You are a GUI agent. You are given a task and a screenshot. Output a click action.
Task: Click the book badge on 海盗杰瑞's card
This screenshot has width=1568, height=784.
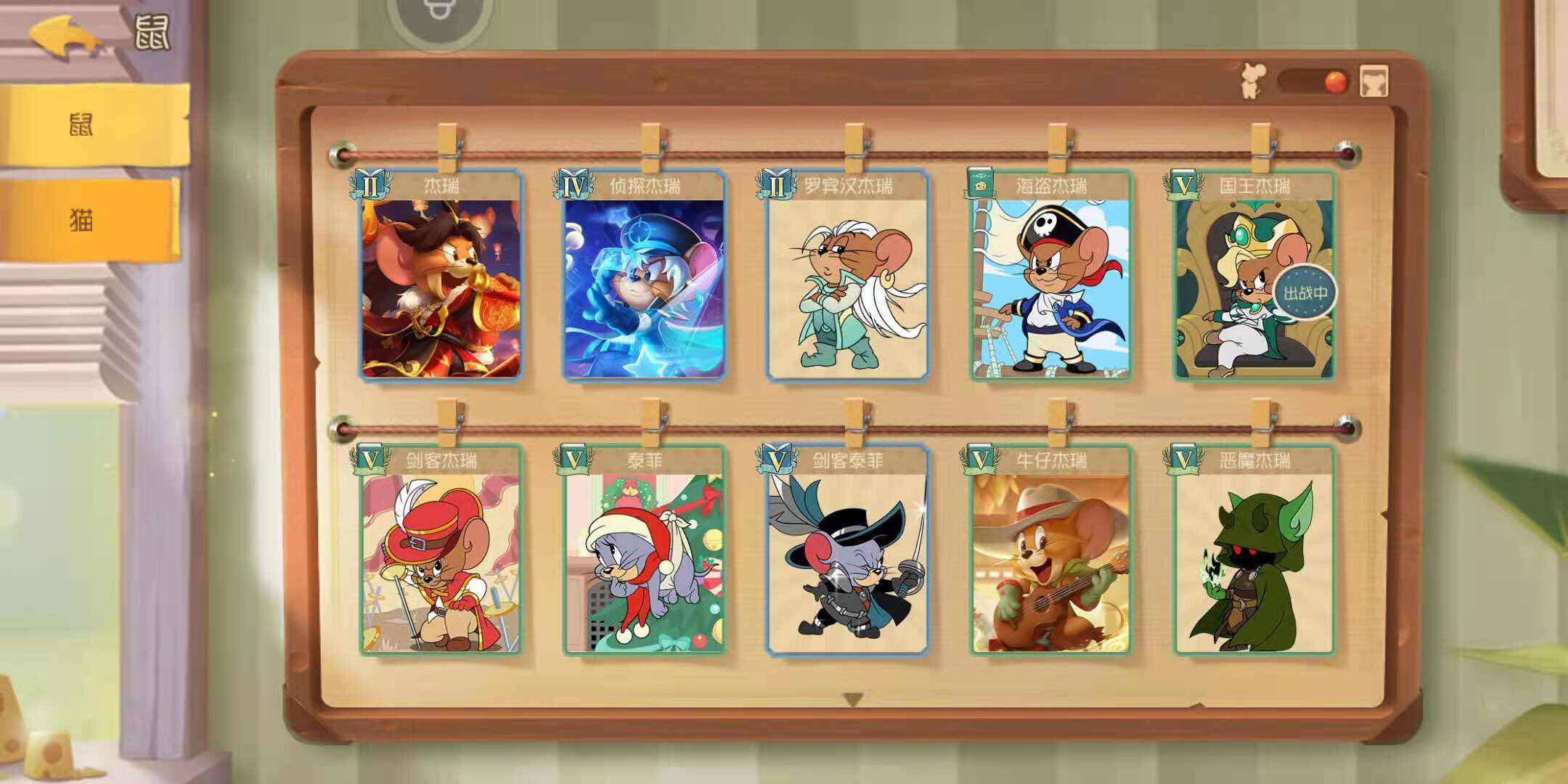pyautogui.click(x=980, y=184)
